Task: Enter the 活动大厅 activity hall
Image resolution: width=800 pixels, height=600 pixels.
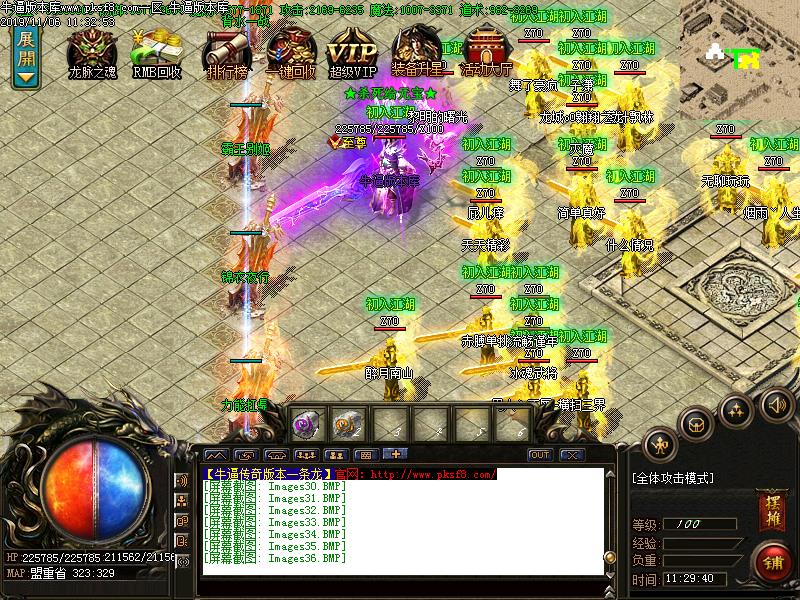Action: [485, 53]
